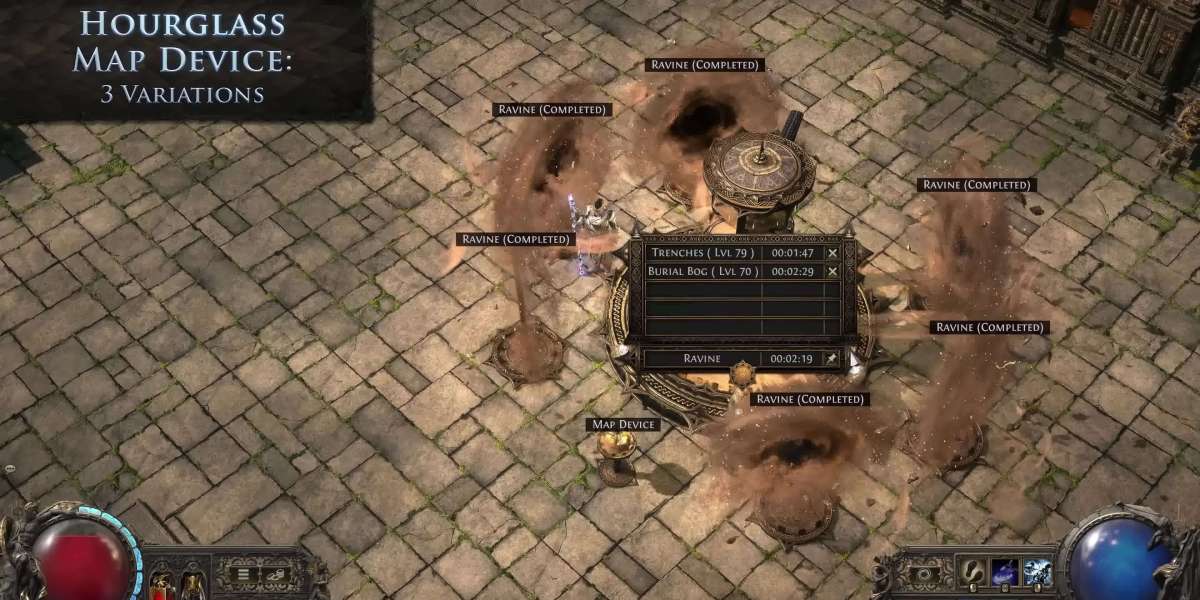Viewport: 1200px width, 600px height.
Task: Click the Map Device label
Action: tap(624, 425)
